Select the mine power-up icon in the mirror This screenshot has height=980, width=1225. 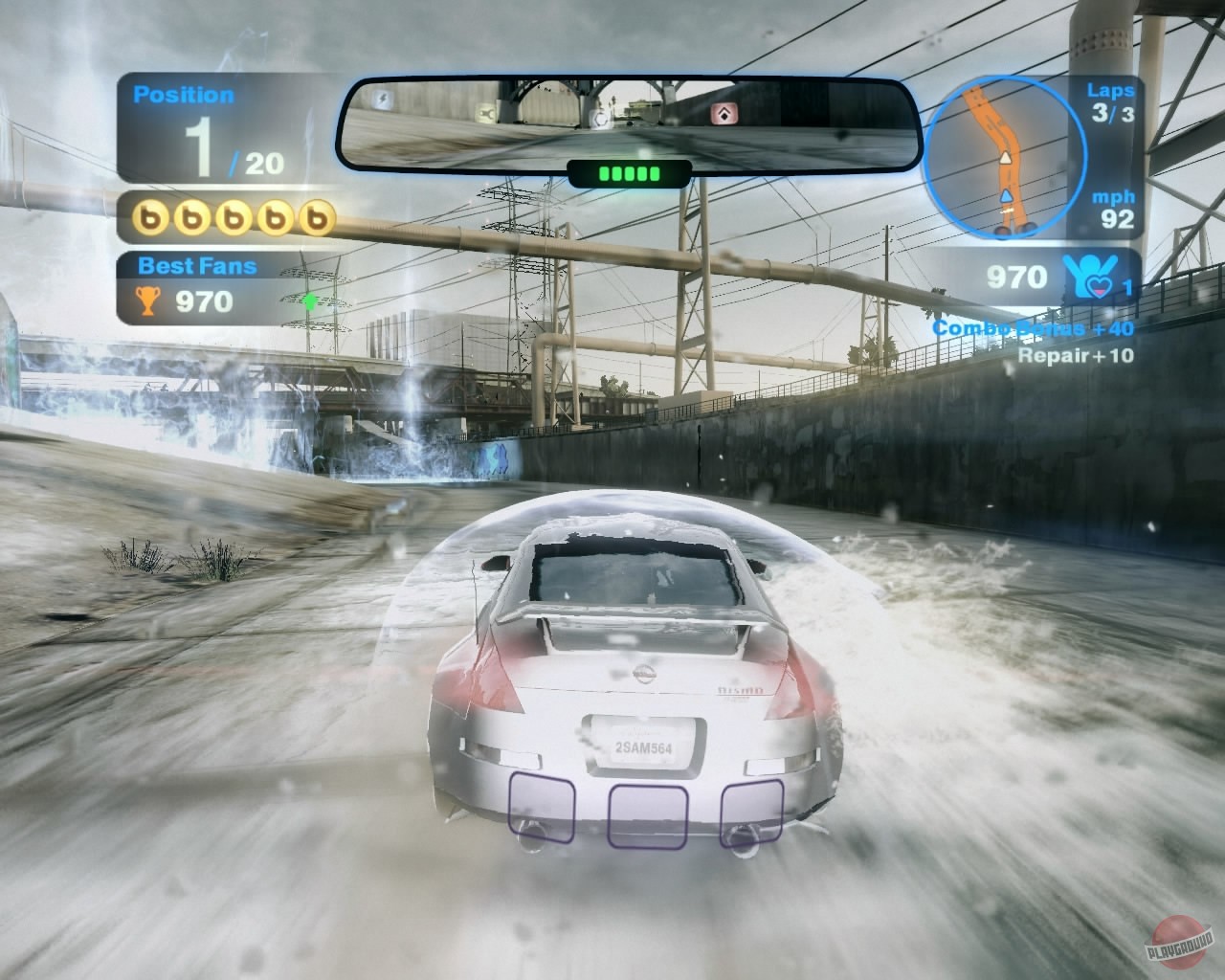[599, 117]
